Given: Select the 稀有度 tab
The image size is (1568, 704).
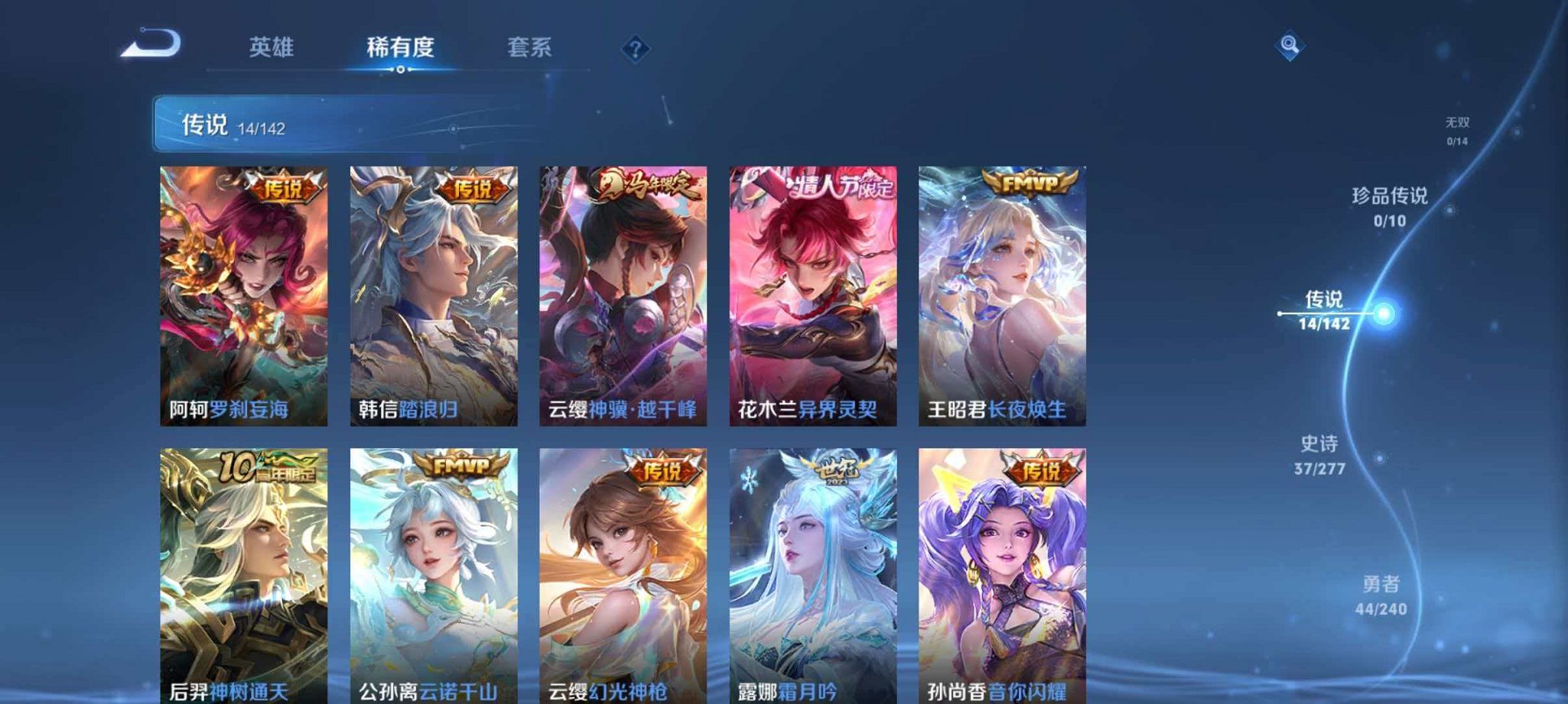Looking at the screenshot, I should [401, 47].
